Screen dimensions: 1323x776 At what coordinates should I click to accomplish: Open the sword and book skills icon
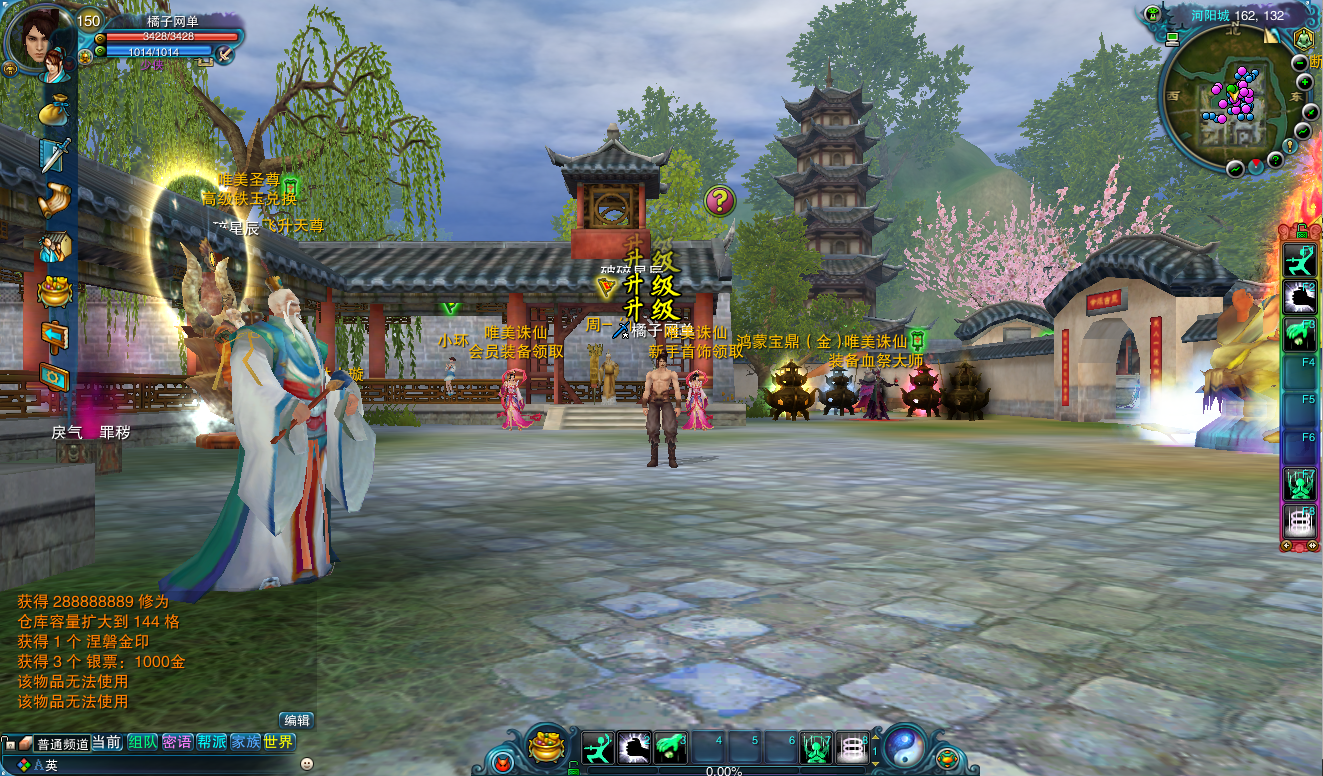(x=55, y=155)
